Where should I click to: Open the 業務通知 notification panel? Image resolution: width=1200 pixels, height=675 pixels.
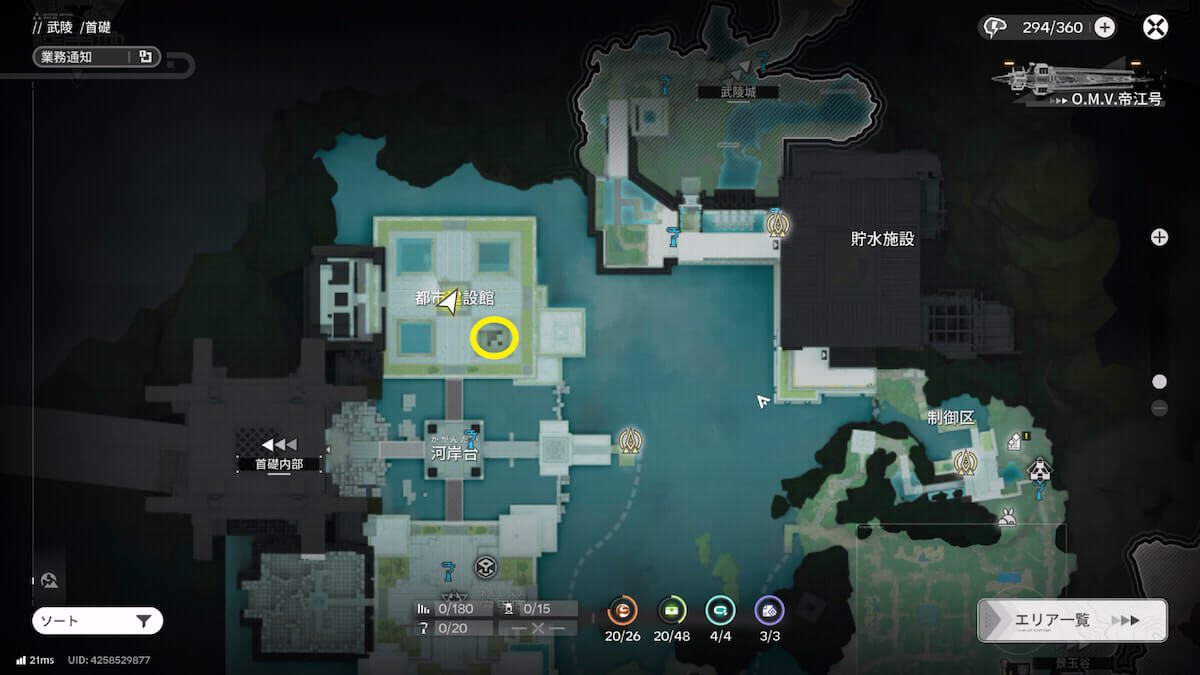[x=95, y=57]
